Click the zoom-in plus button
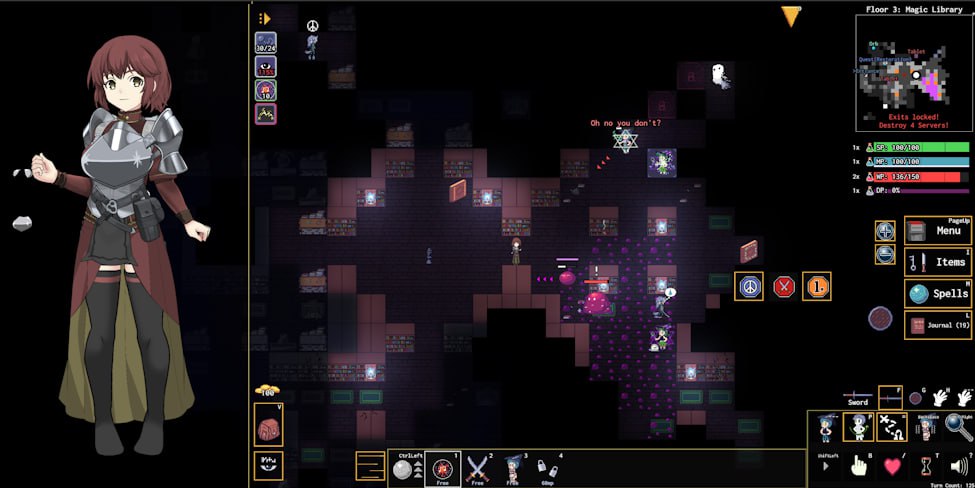This screenshot has width=975, height=488. coord(885,231)
